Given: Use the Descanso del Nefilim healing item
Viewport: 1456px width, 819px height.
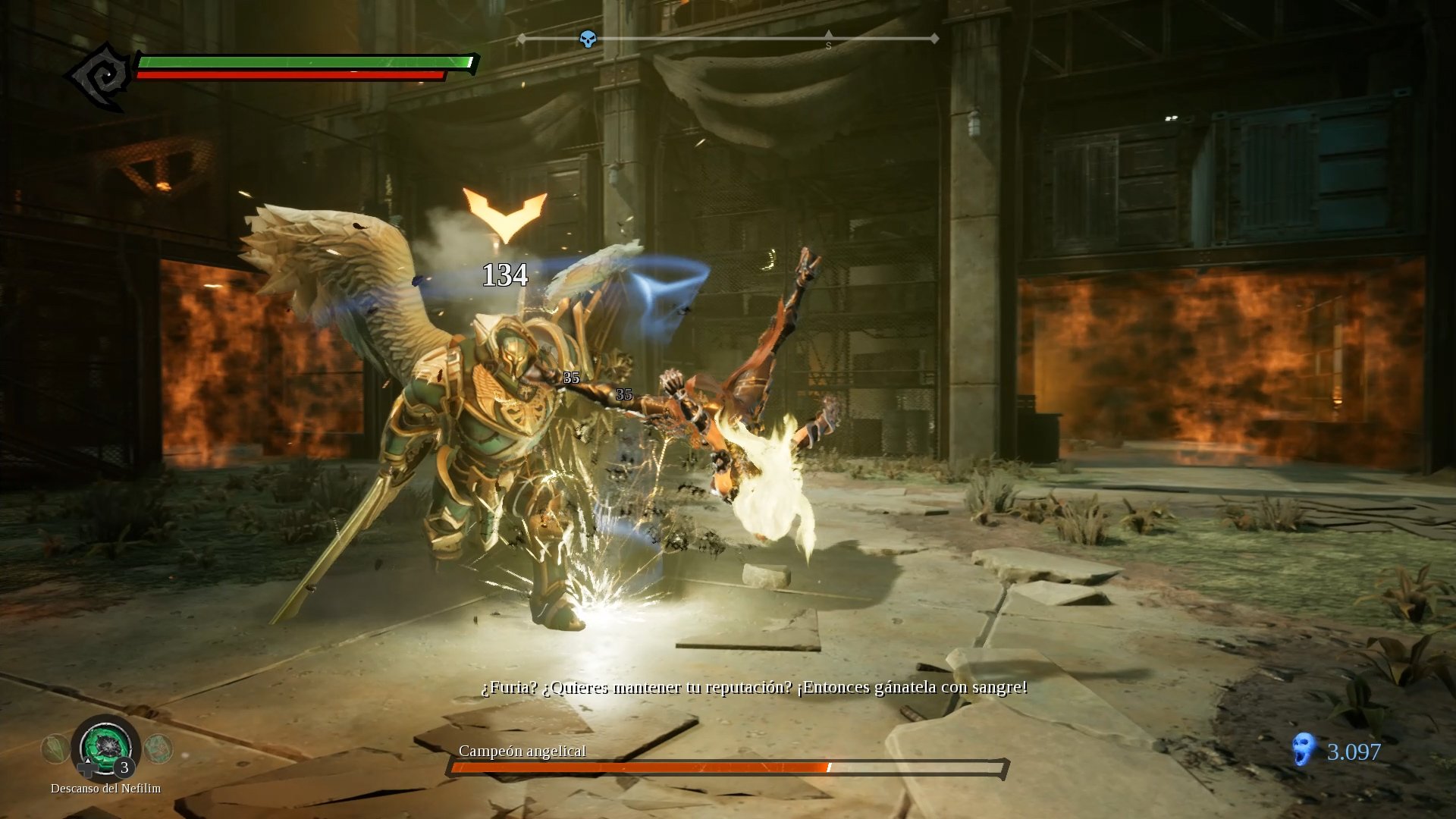Looking at the screenshot, I should (x=105, y=748).
